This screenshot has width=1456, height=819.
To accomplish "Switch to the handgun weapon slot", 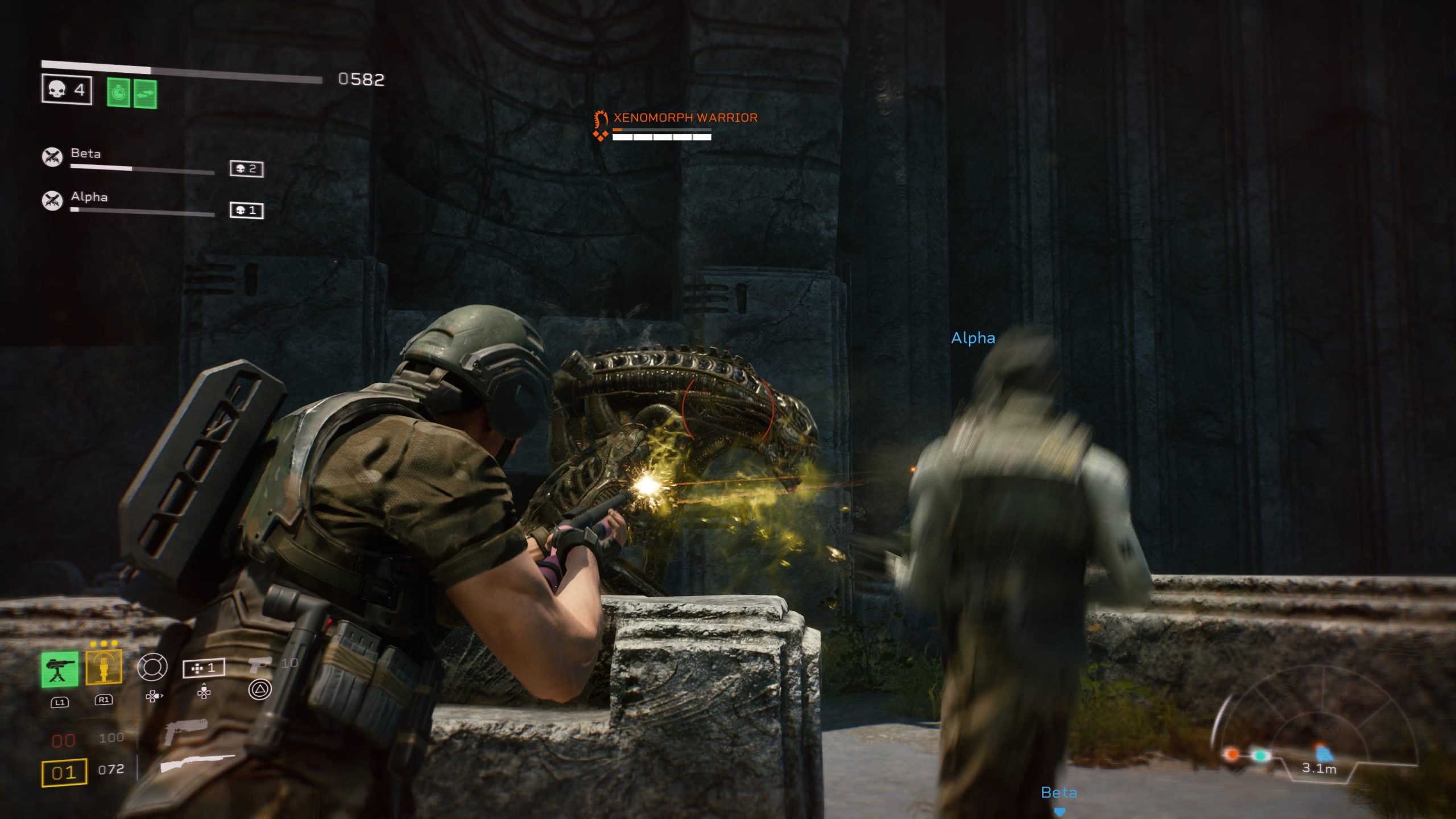I will coord(185,731).
